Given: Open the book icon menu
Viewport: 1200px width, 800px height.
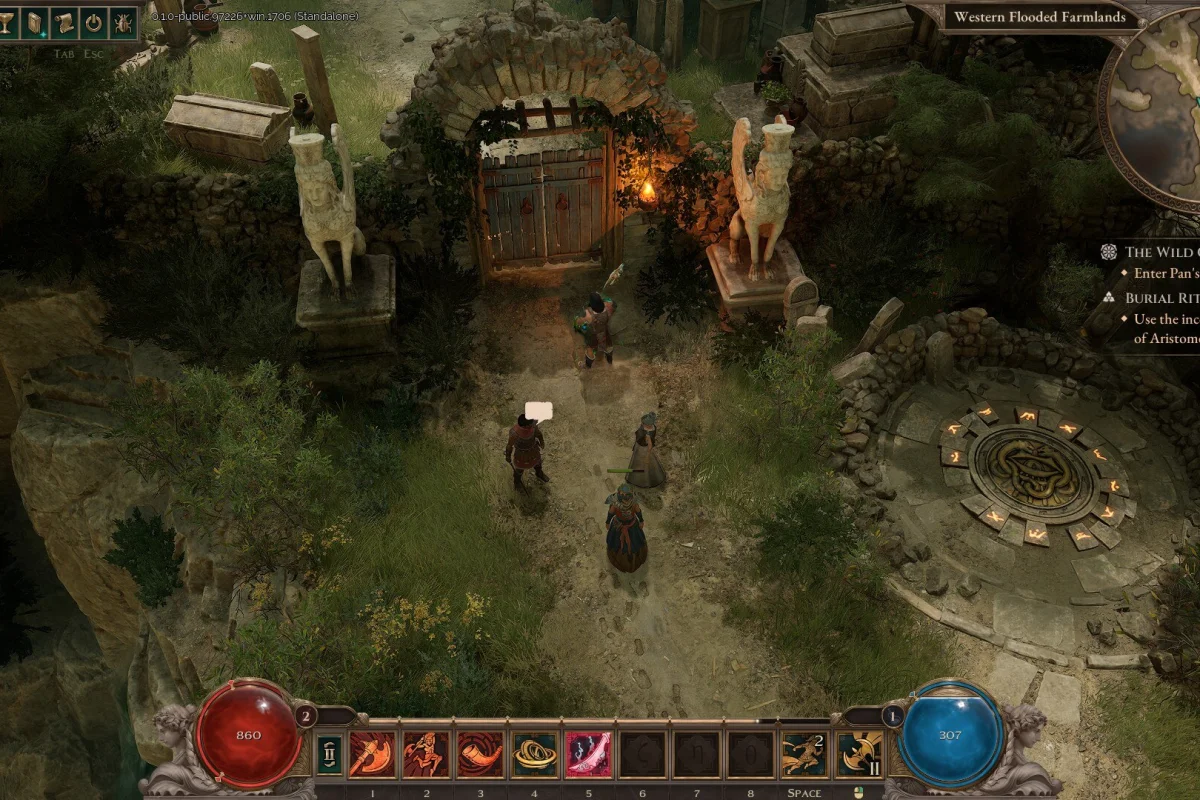Looking at the screenshot, I should [x=35, y=21].
